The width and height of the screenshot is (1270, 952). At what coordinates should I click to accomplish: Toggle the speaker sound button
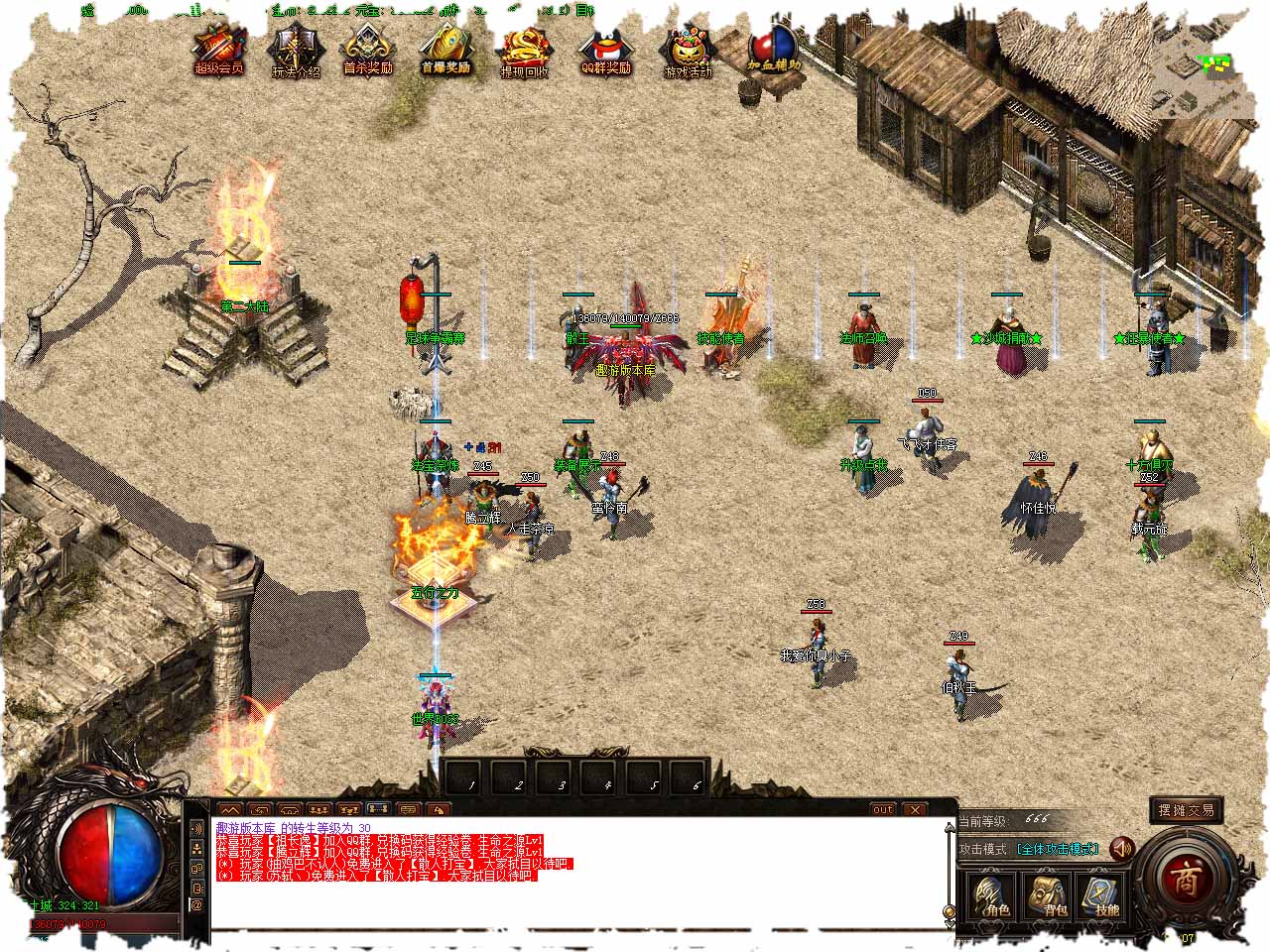click(x=1123, y=849)
